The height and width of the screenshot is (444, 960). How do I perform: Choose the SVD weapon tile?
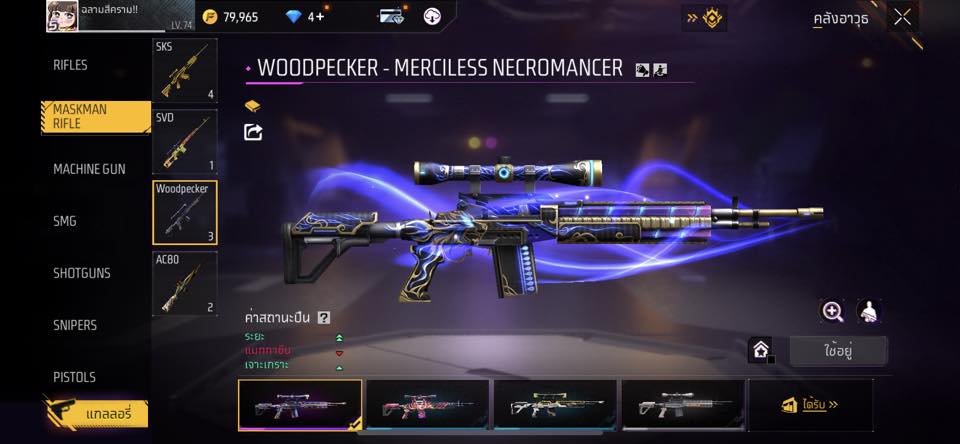[184, 142]
